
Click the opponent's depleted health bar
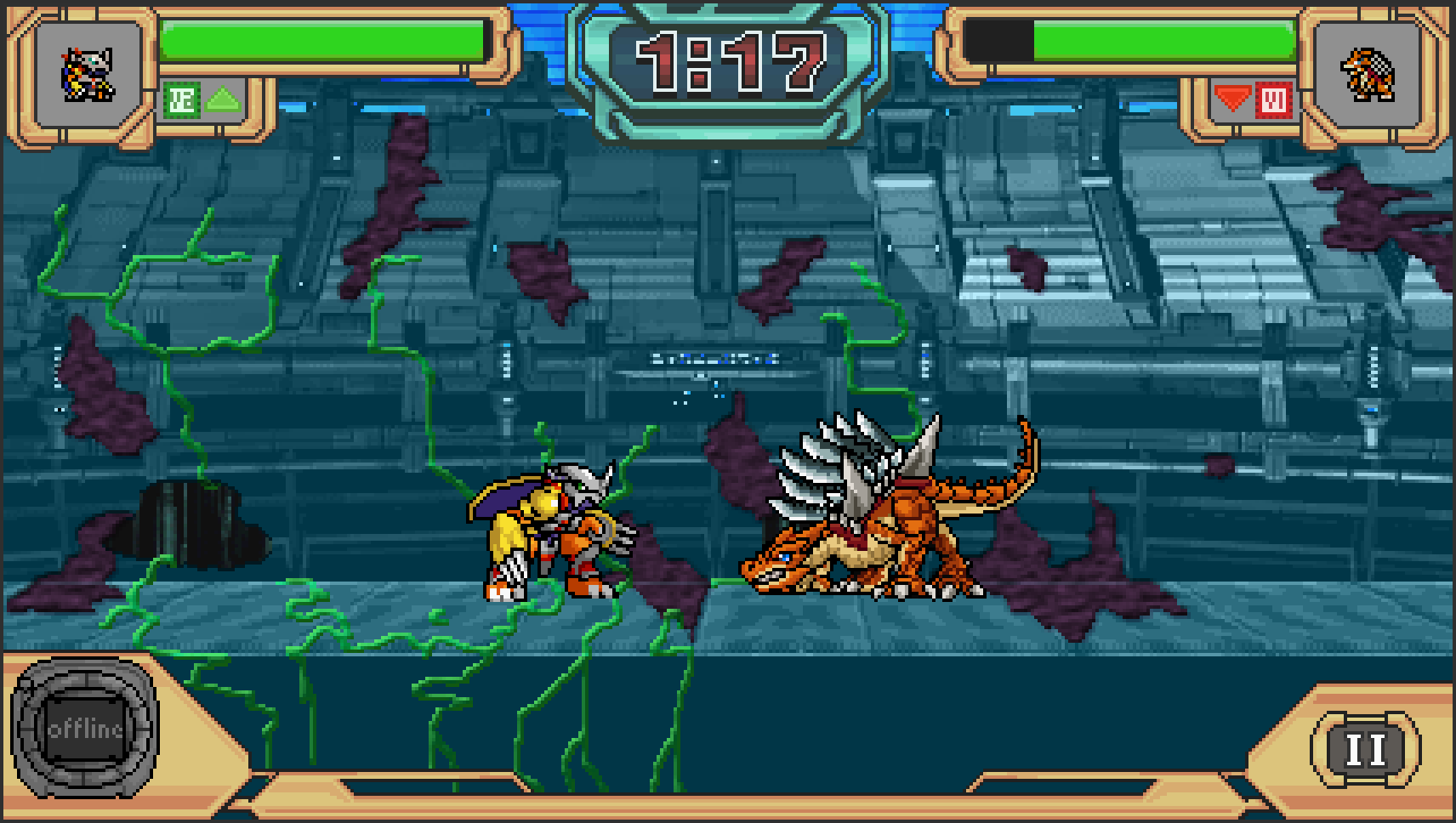tap(999, 38)
